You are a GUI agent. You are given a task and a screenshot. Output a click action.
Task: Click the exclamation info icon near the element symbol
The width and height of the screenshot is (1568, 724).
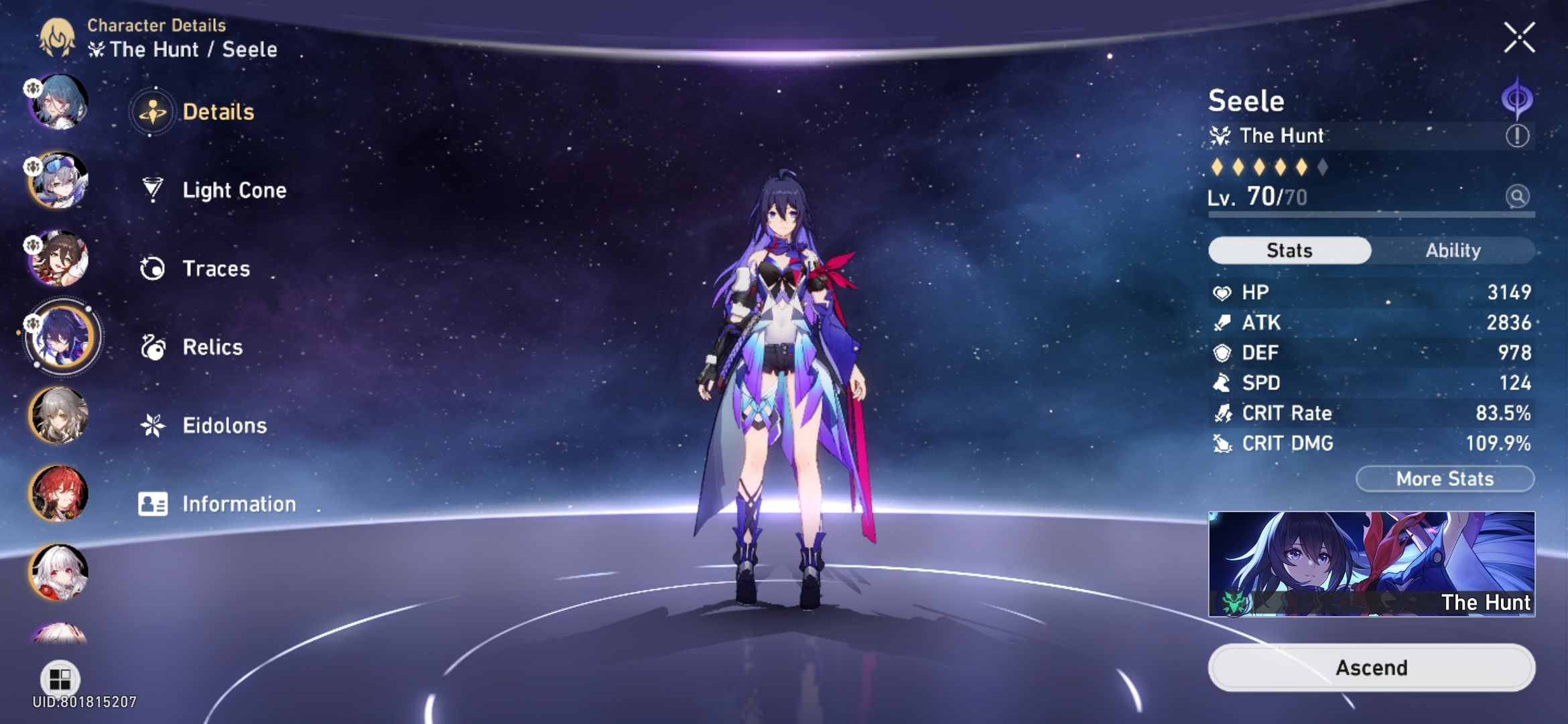1518,134
